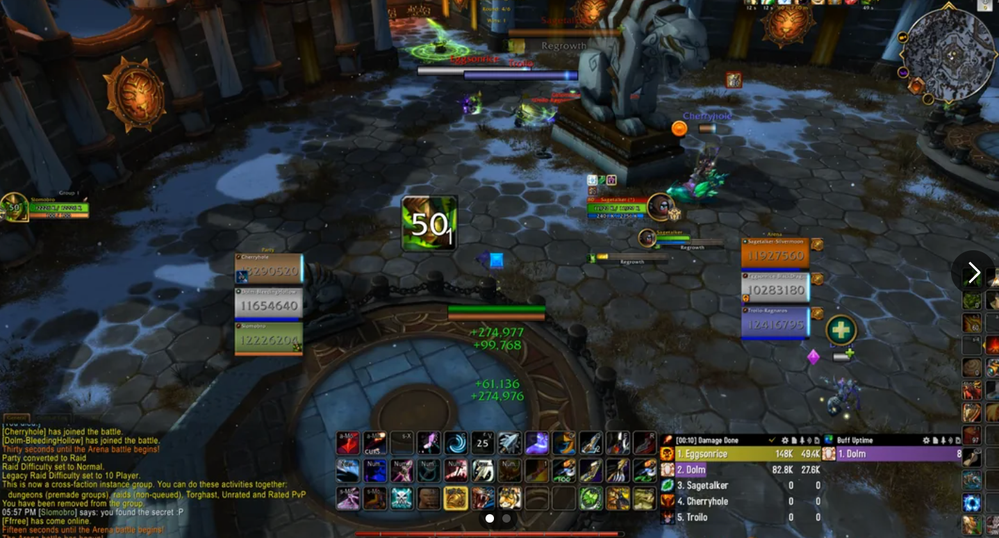Activate the ability showing 25 cooldown

coord(483,444)
